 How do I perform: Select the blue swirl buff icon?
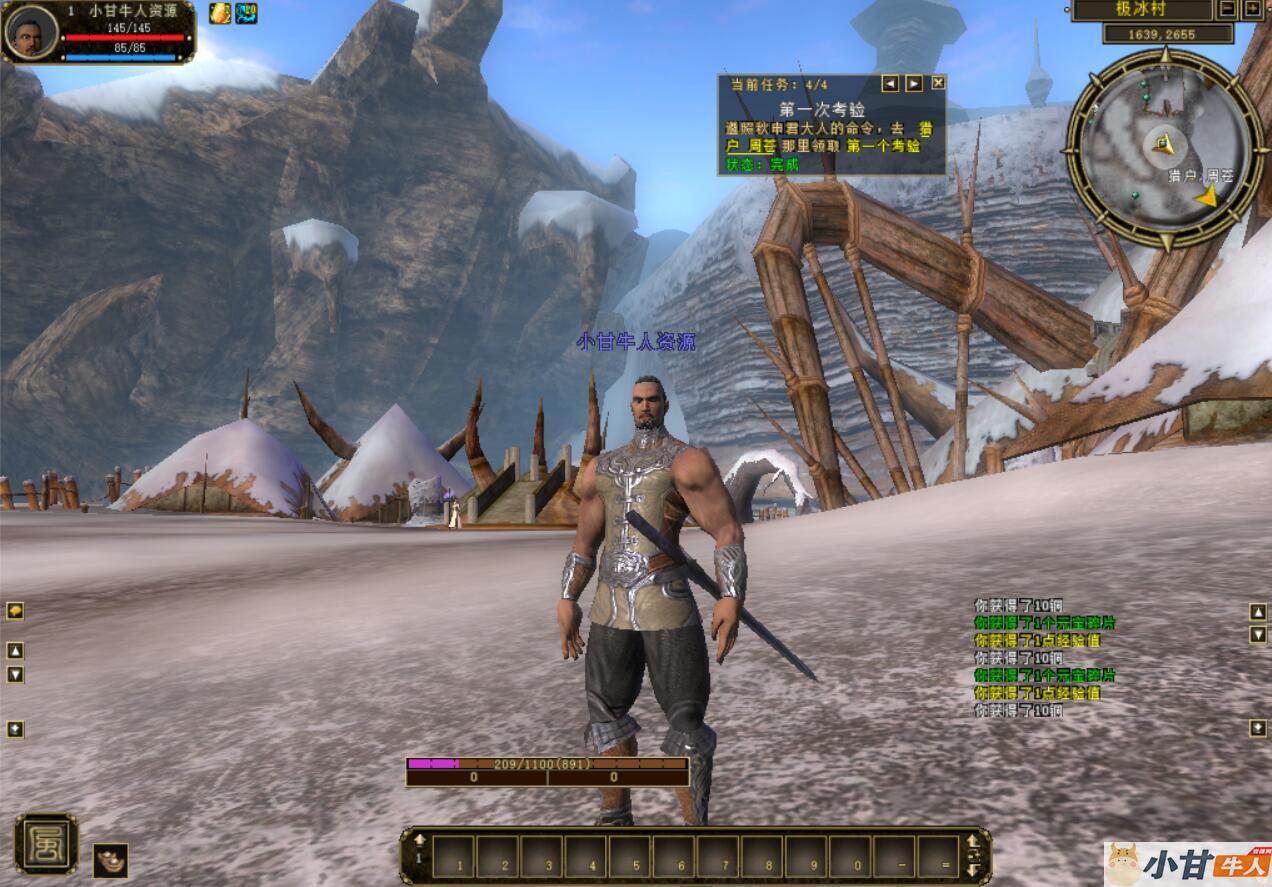point(246,13)
